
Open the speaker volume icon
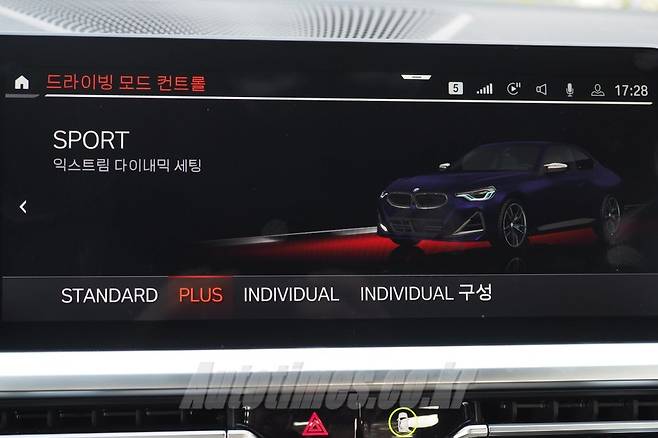click(541, 89)
